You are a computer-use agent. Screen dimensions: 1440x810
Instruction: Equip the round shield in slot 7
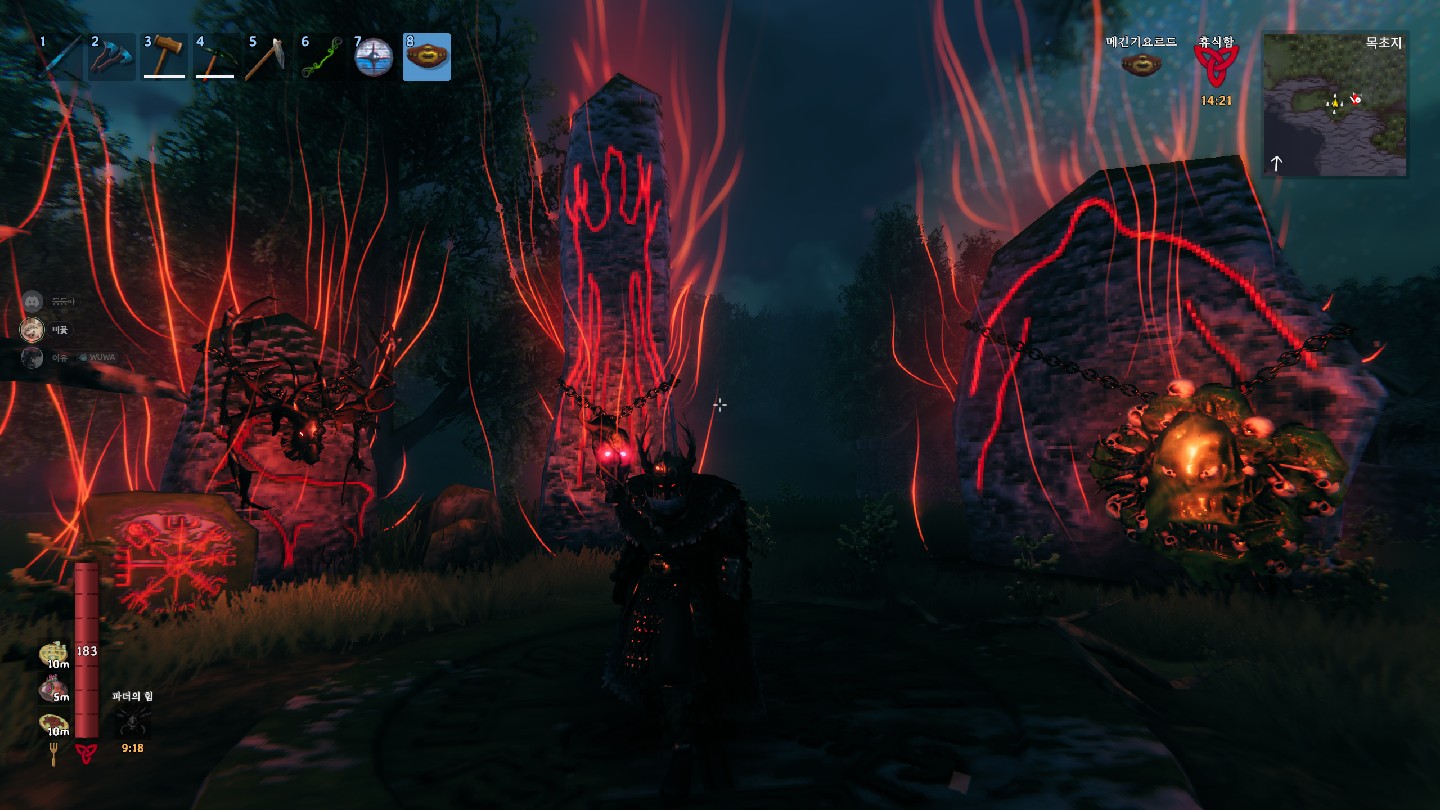coord(374,57)
